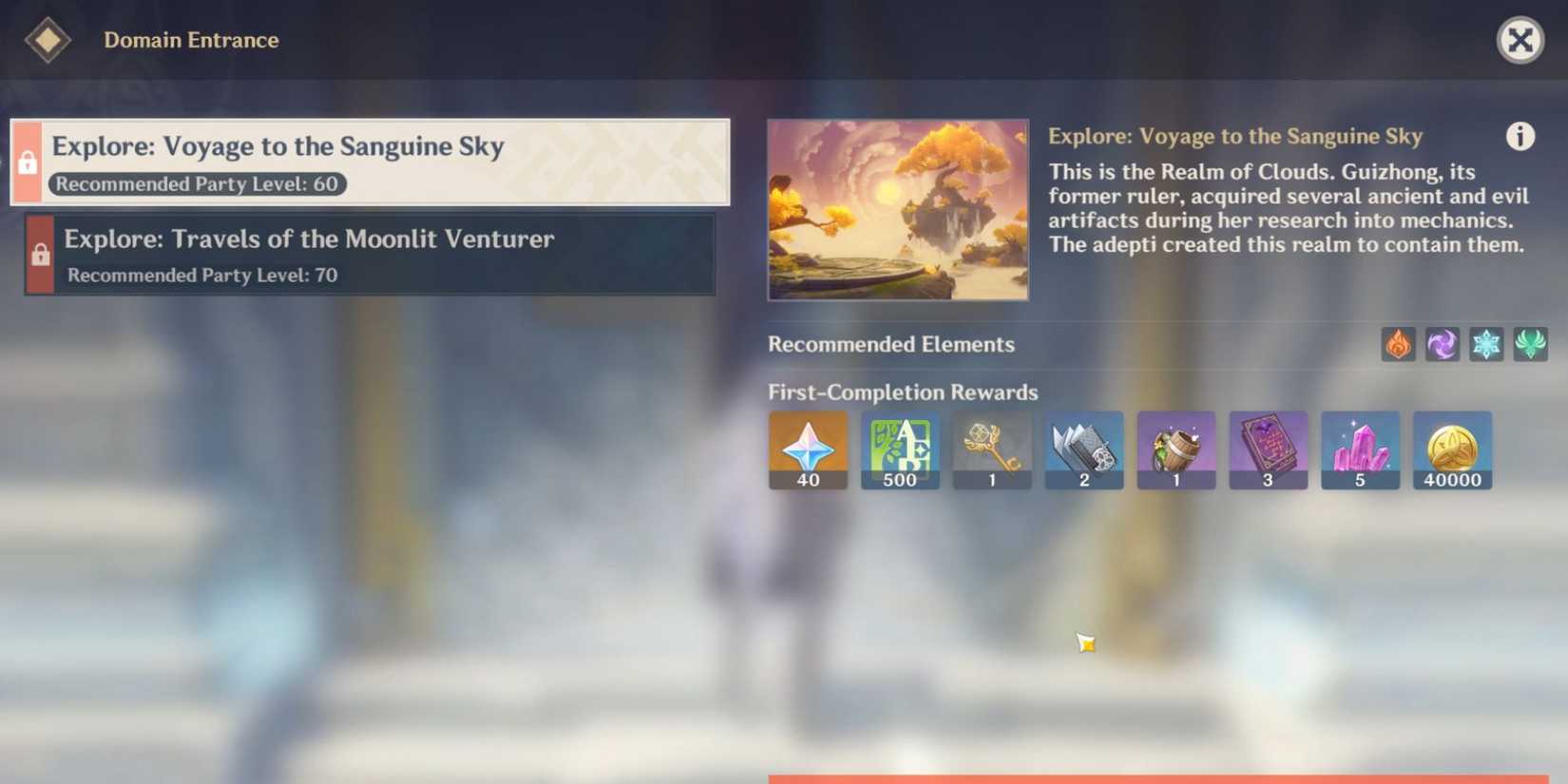This screenshot has width=1568, height=784.
Task: Select the Pyro element icon
Action: pos(1396,344)
